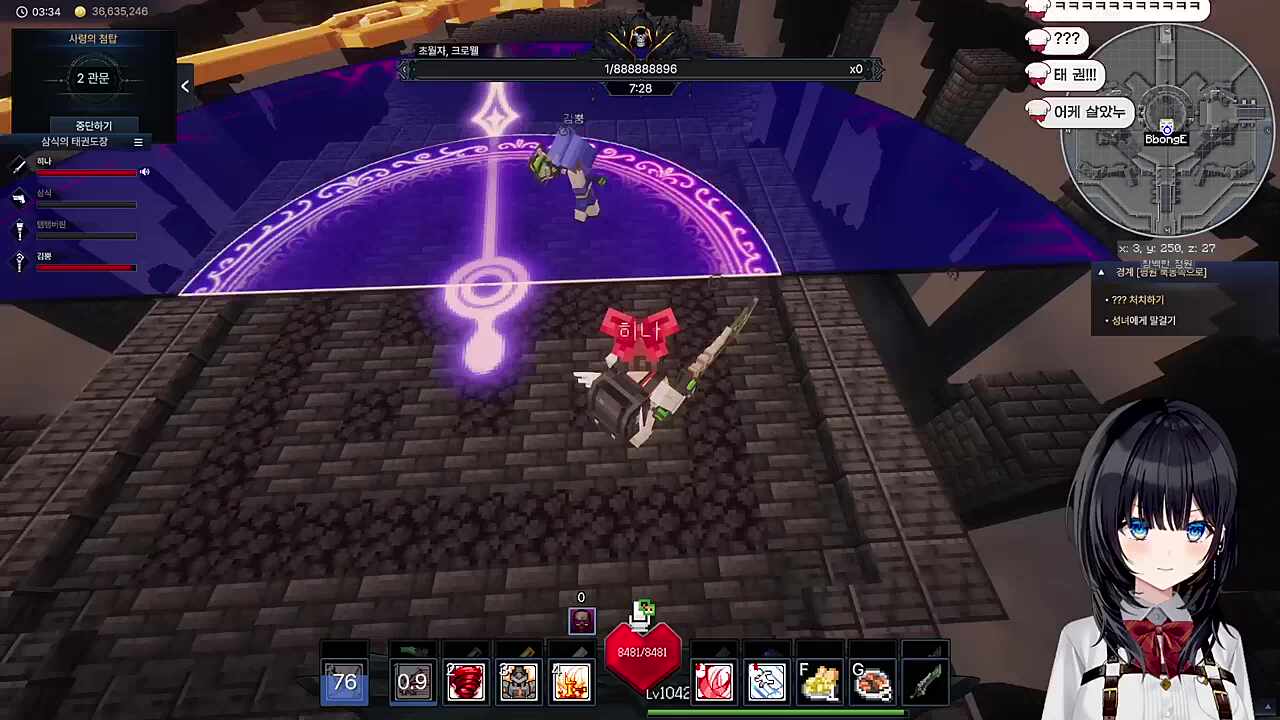Use the yellow food item in slot F
1280x720 pixels.
pyautogui.click(x=820, y=682)
